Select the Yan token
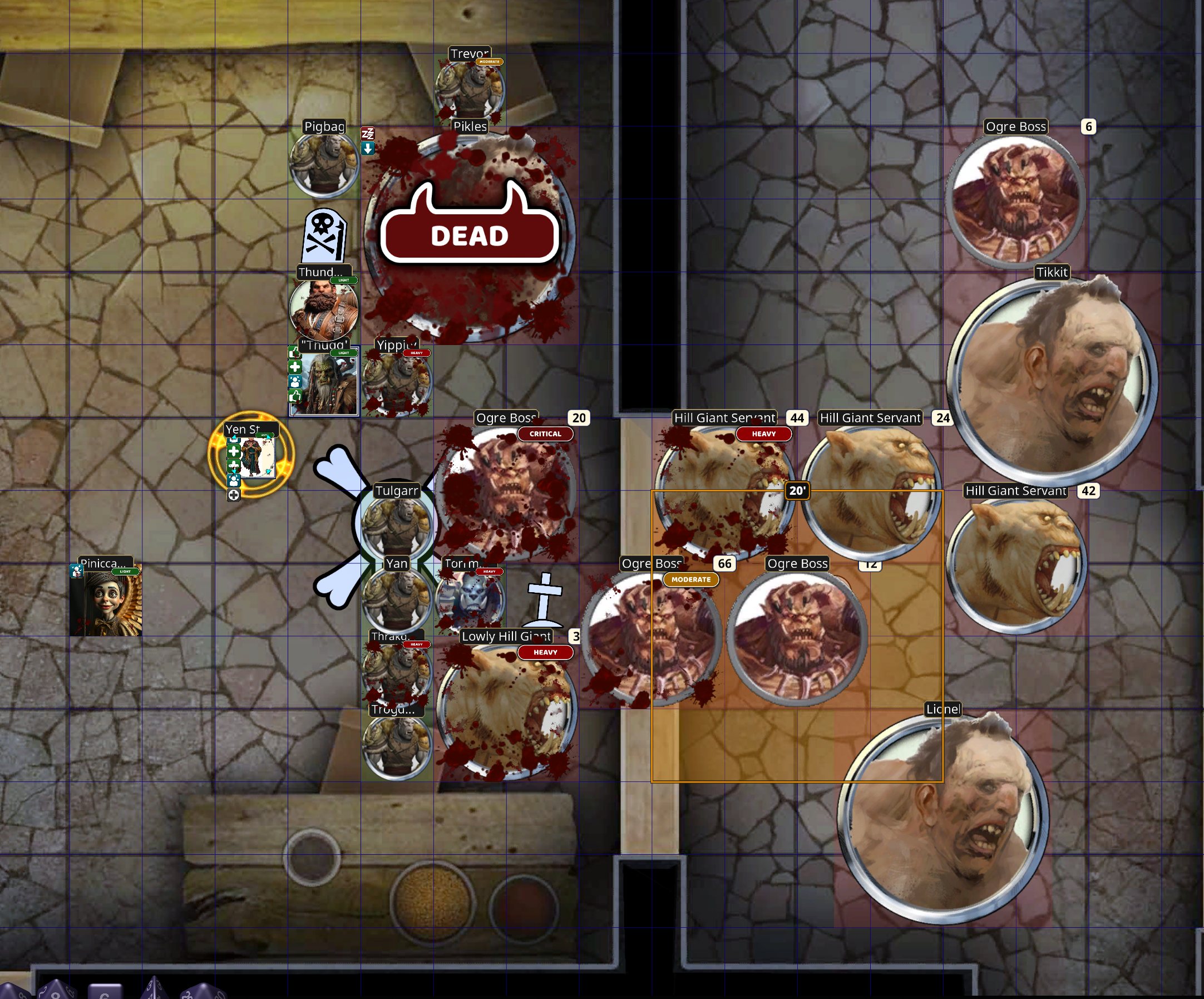Viewport: 1204px width, 999px height. (397, 599)
